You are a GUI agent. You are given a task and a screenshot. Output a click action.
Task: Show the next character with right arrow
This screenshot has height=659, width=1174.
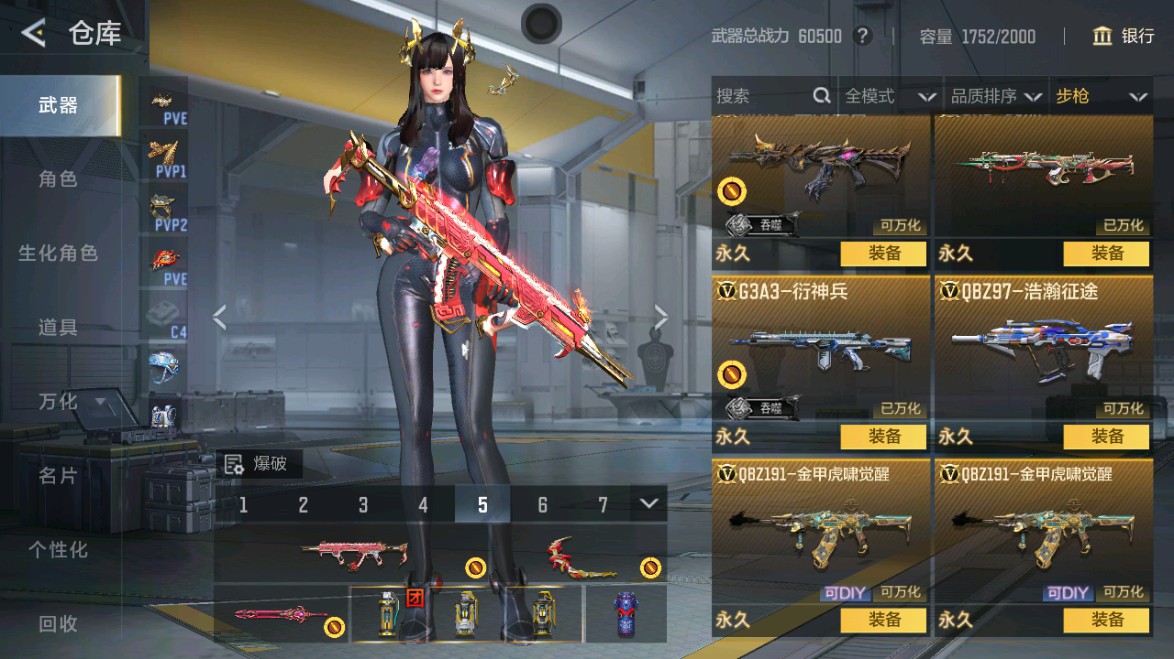pyautogui.click(x=660, y=317)
